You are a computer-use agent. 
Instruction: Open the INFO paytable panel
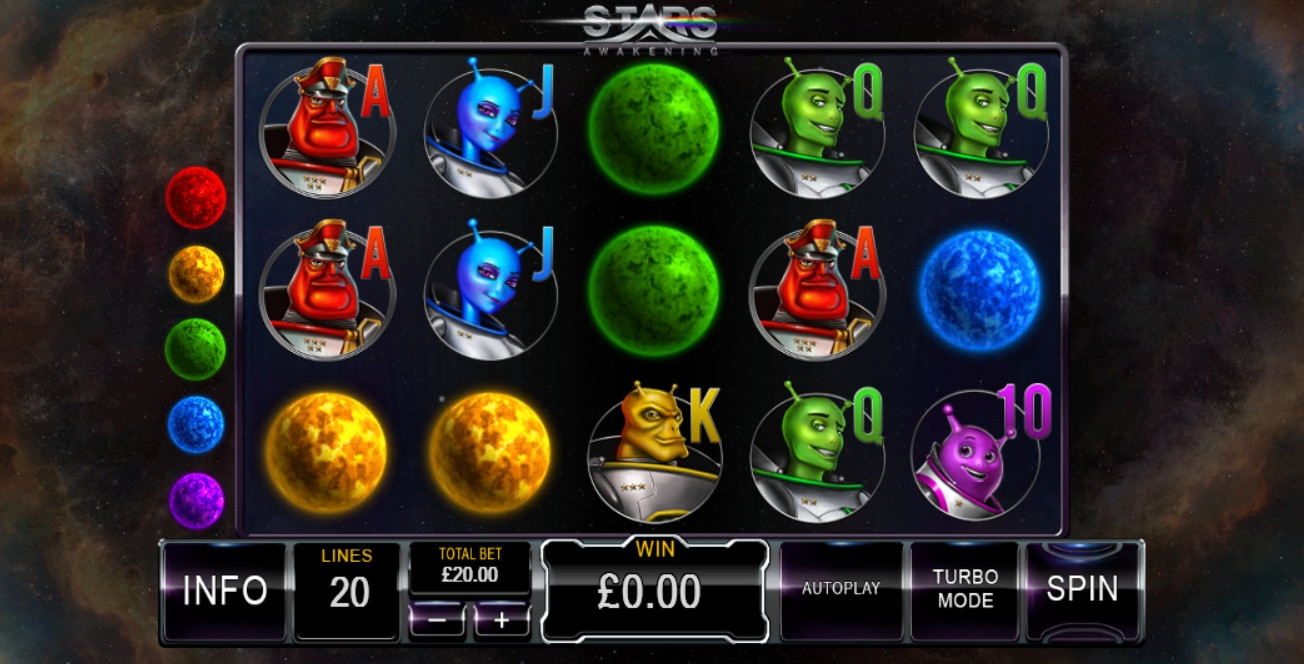pyautogui.click(x=224, y=591)
